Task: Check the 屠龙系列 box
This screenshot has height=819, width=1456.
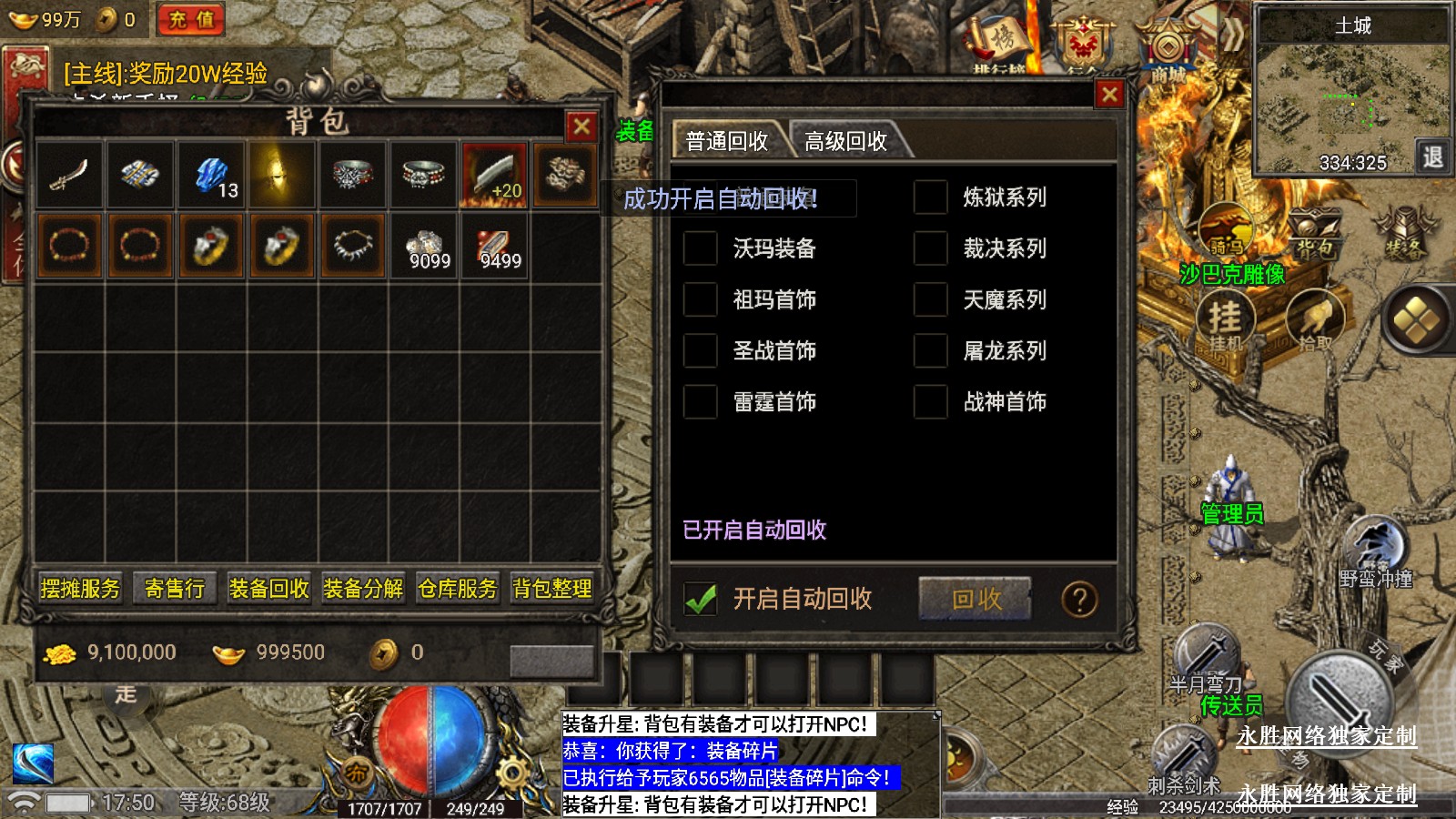Action: click(x=931, y=350)
